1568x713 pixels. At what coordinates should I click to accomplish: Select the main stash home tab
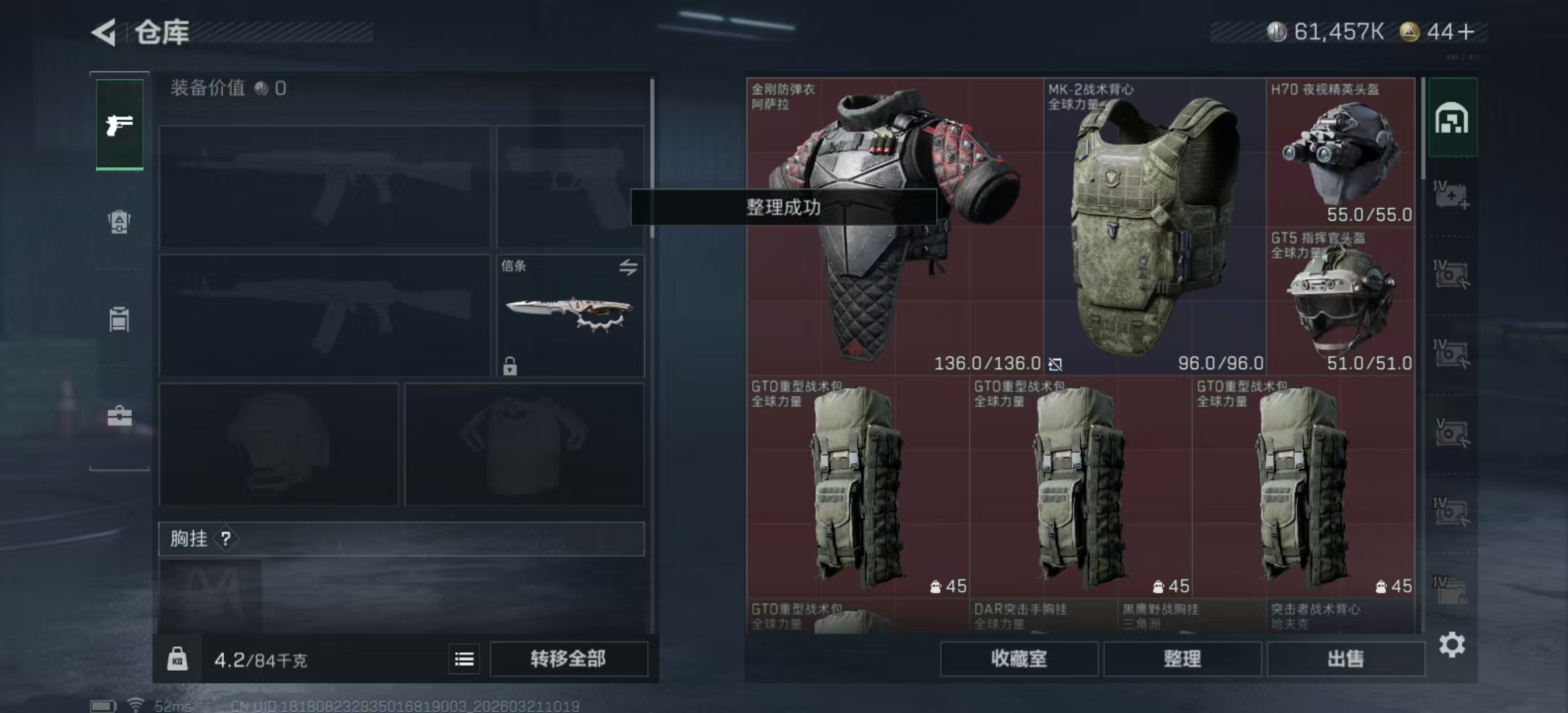[x=1452, y=119]
